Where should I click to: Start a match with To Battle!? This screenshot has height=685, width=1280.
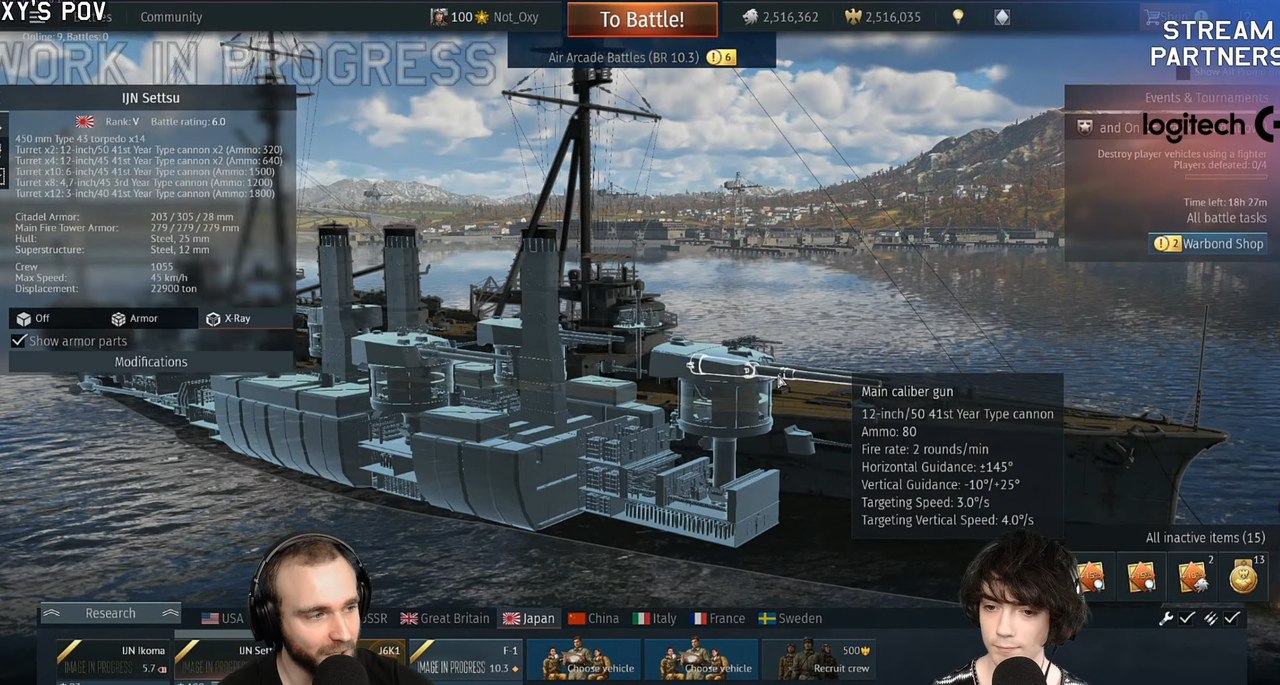642,19
